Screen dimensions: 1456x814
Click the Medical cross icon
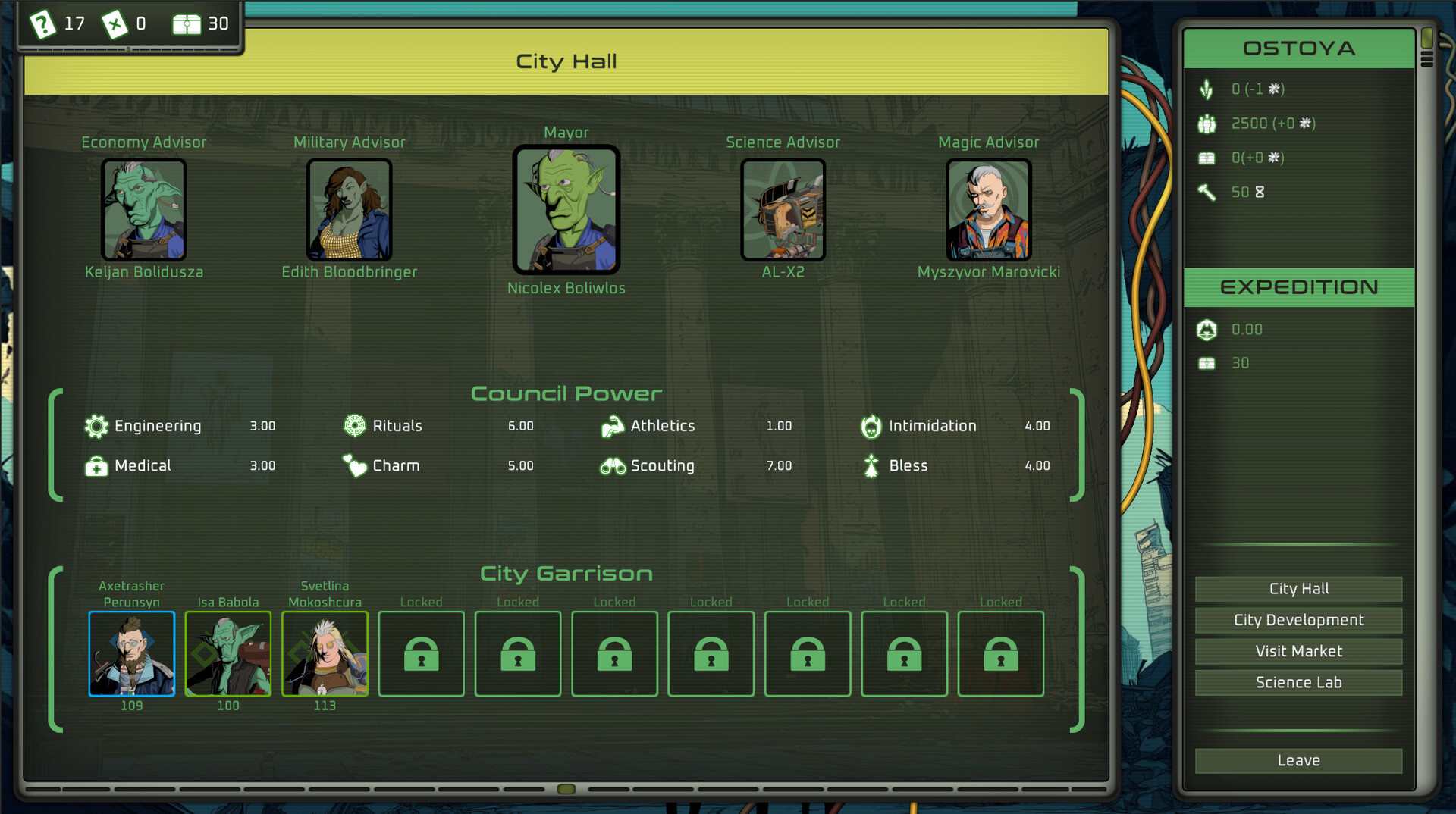[96, 466]
